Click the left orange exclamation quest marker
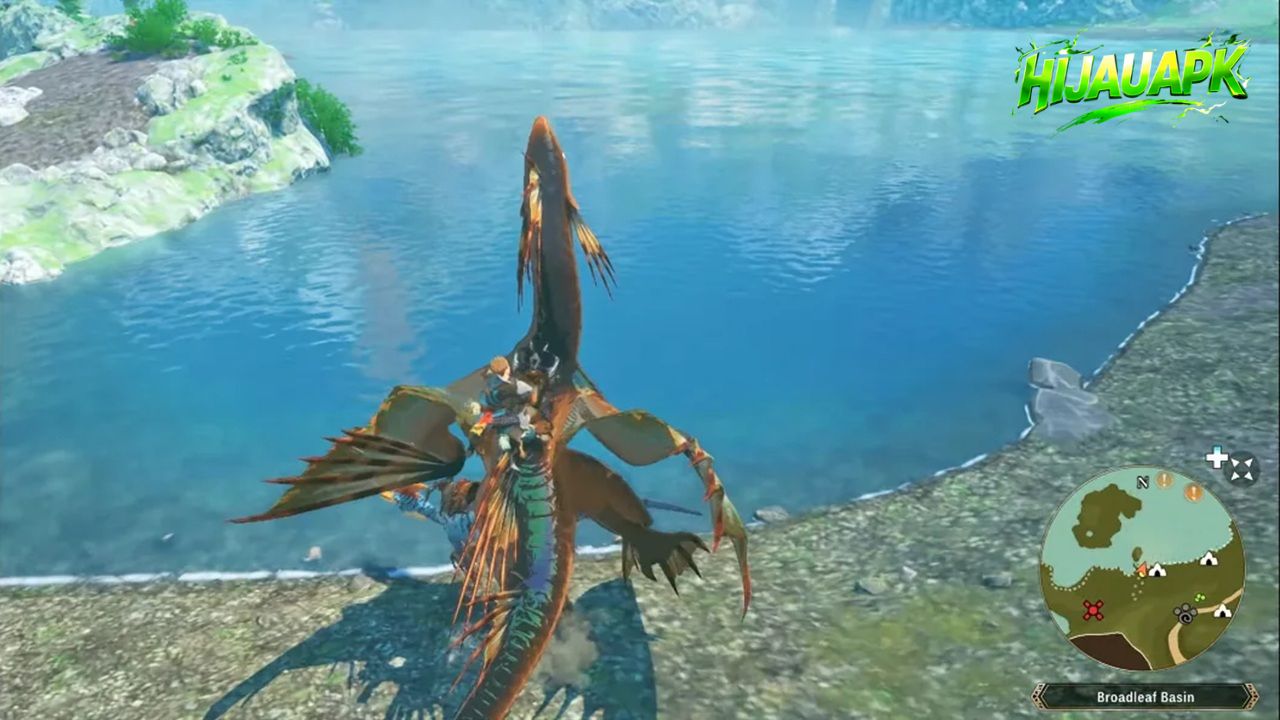The image size is (1280, 720). click(x=1164, y=481)
